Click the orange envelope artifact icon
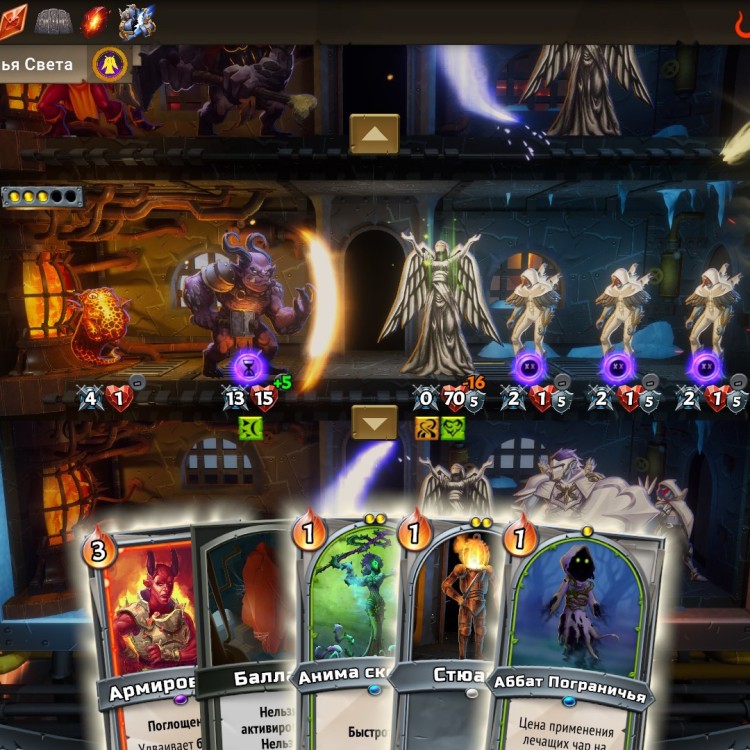Viewport: 750px width, 750px height. click(13, 21)
